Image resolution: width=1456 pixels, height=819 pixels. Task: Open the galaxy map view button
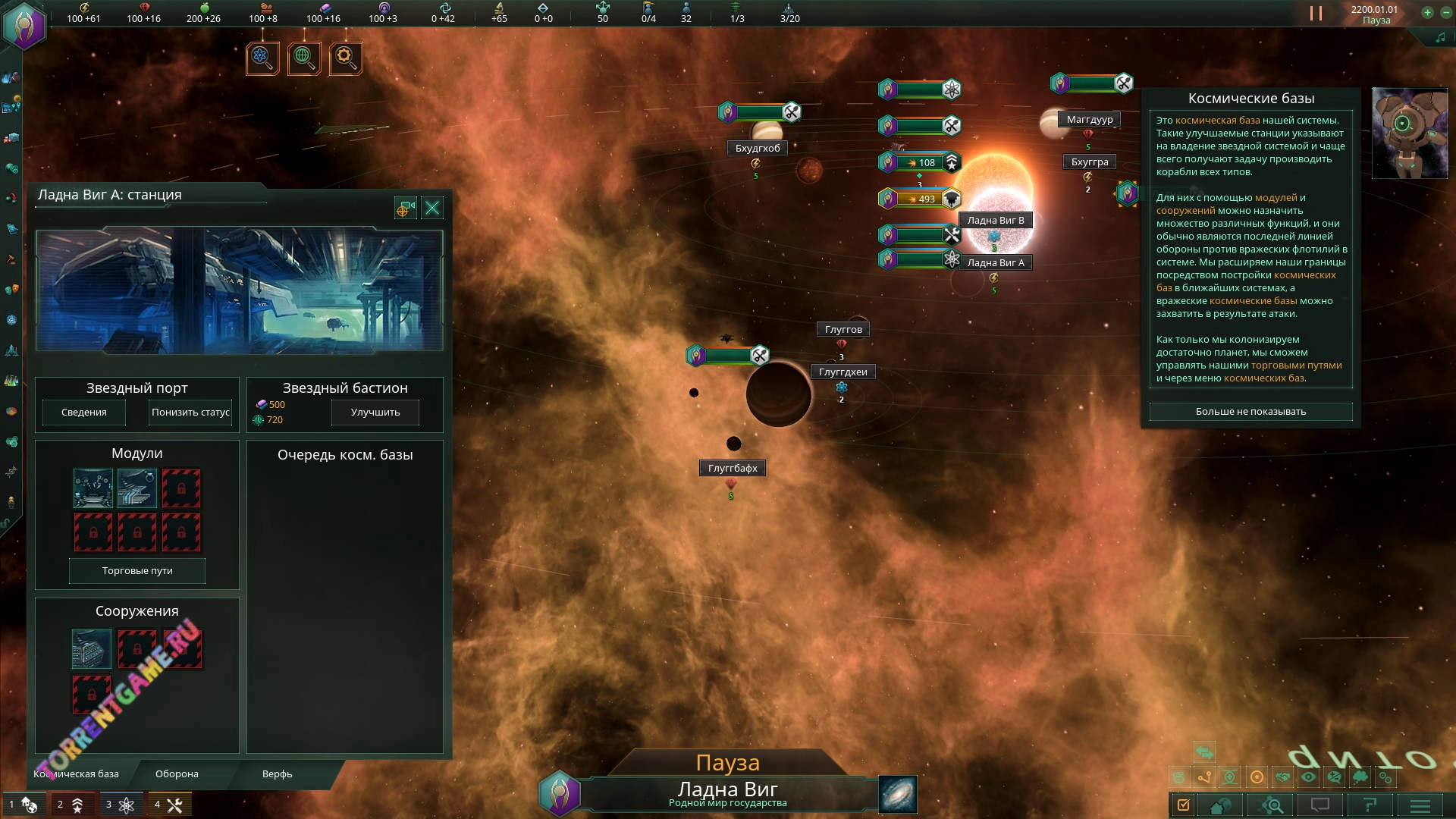tap(898, 793)
